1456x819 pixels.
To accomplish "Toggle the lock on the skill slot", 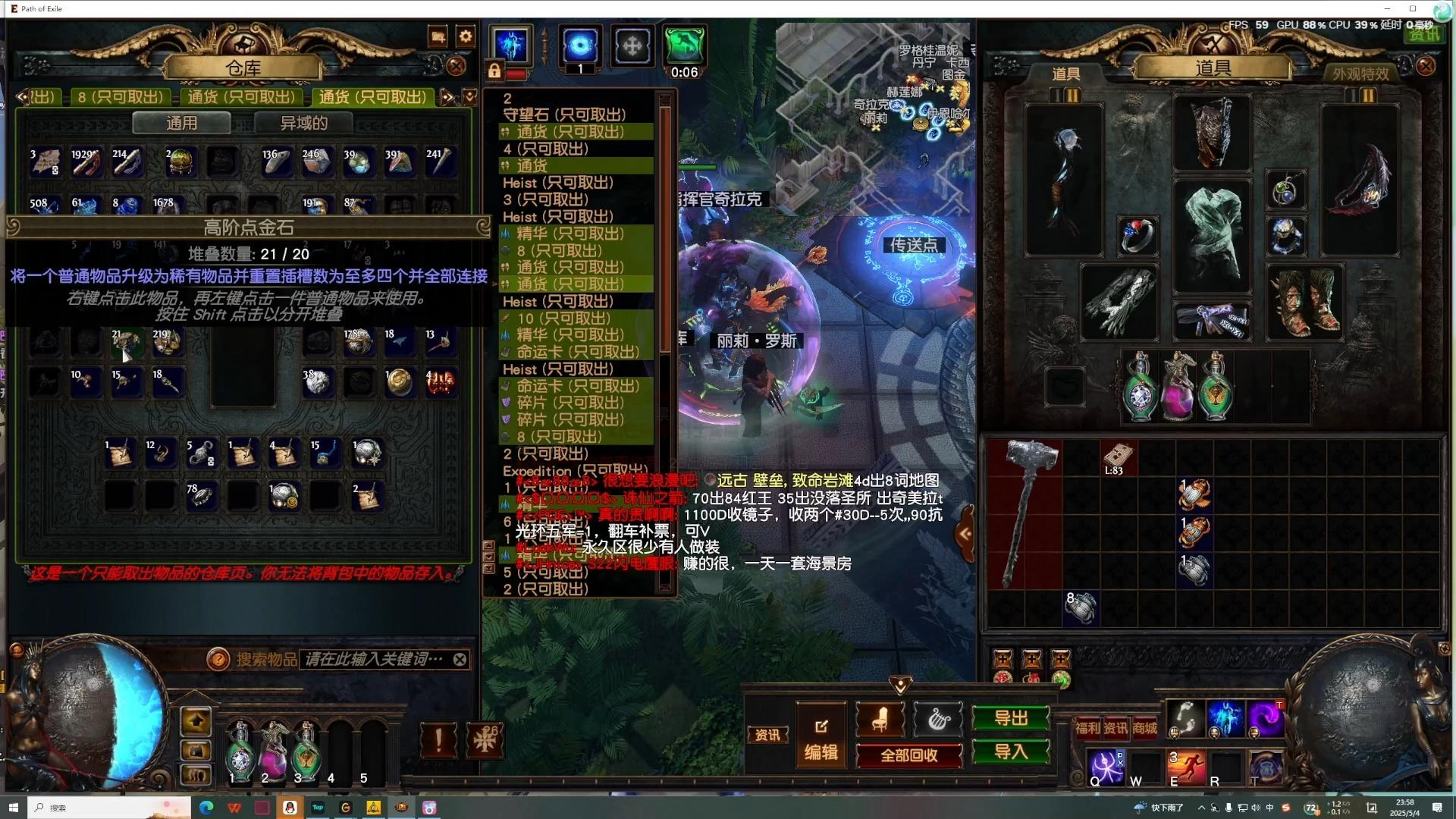I will coord(494,71).
